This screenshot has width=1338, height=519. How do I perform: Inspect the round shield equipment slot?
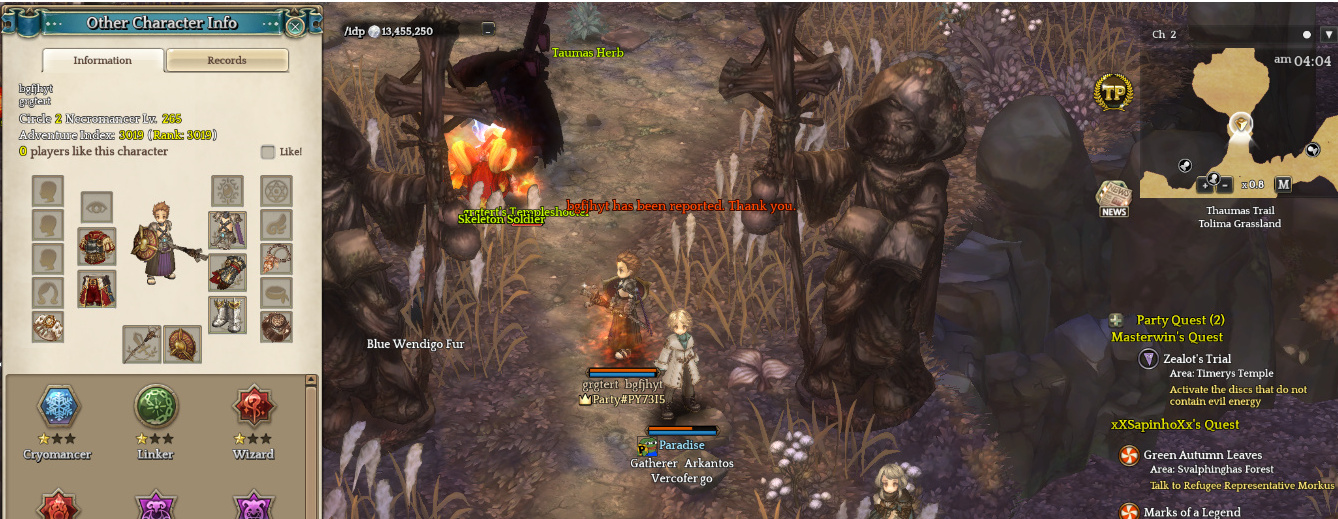pyautogui.click(x=183, y=344)
